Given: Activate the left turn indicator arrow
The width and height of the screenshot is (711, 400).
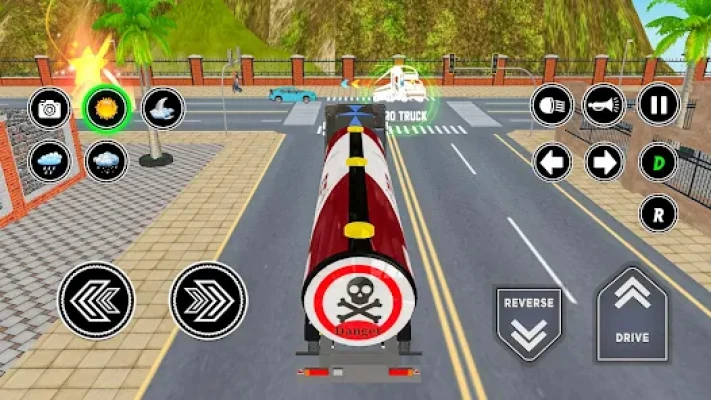Looking at the screenshot, I should point(552,161).
